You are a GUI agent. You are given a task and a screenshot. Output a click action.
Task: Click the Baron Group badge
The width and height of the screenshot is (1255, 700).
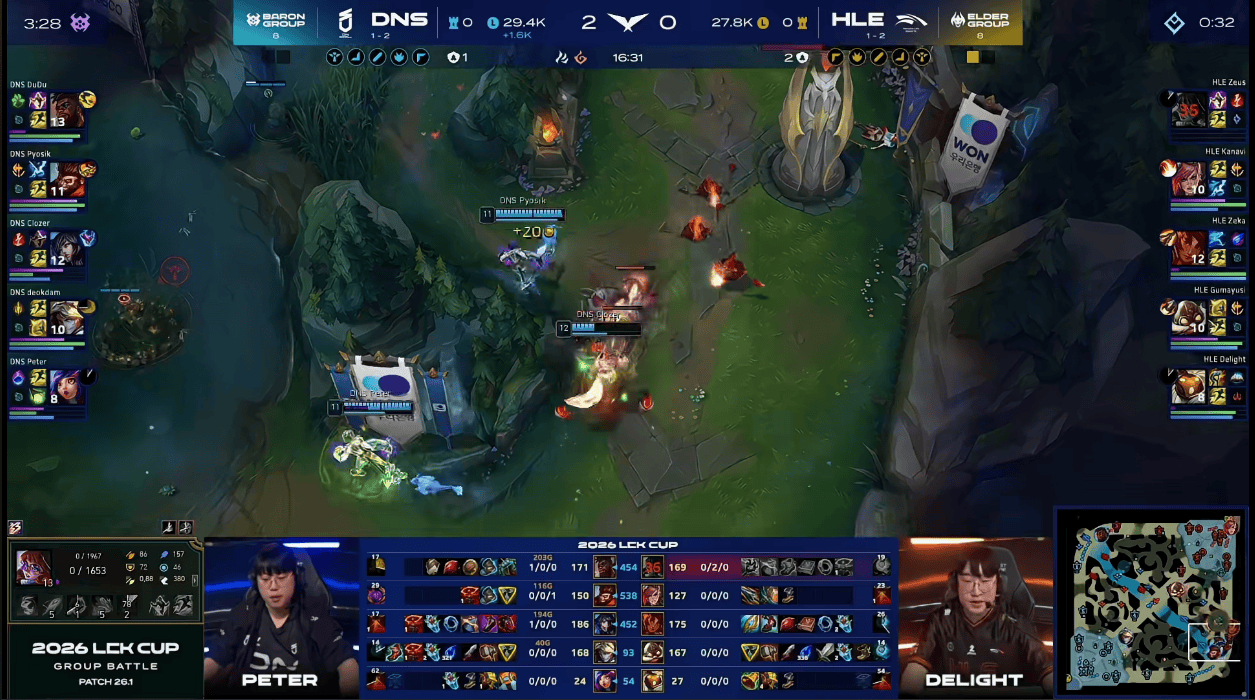pyautogui.click(x=276, y=22)
